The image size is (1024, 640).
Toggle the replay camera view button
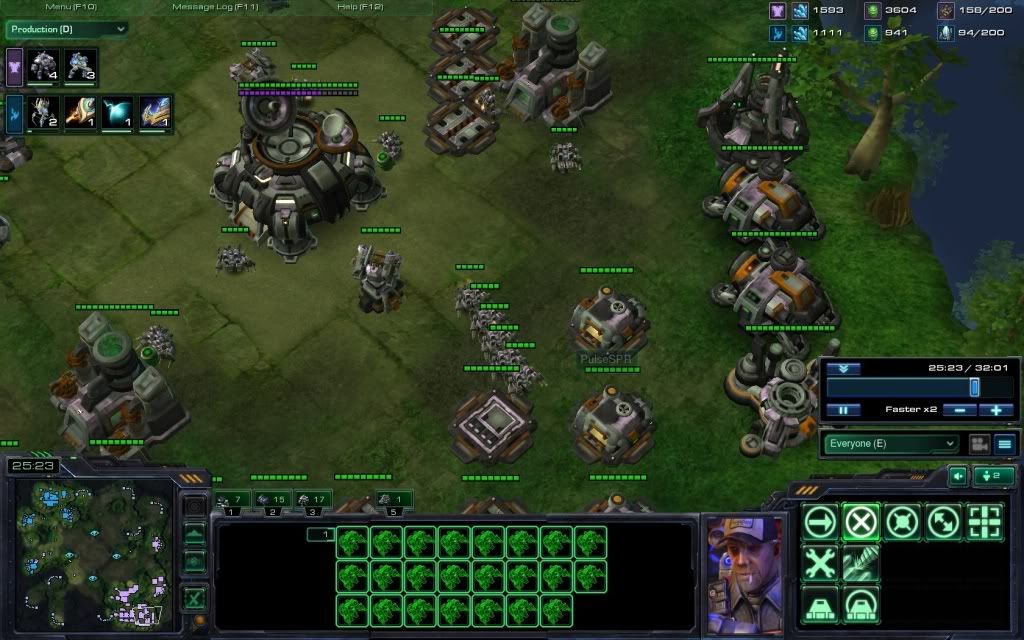[979, 443]
